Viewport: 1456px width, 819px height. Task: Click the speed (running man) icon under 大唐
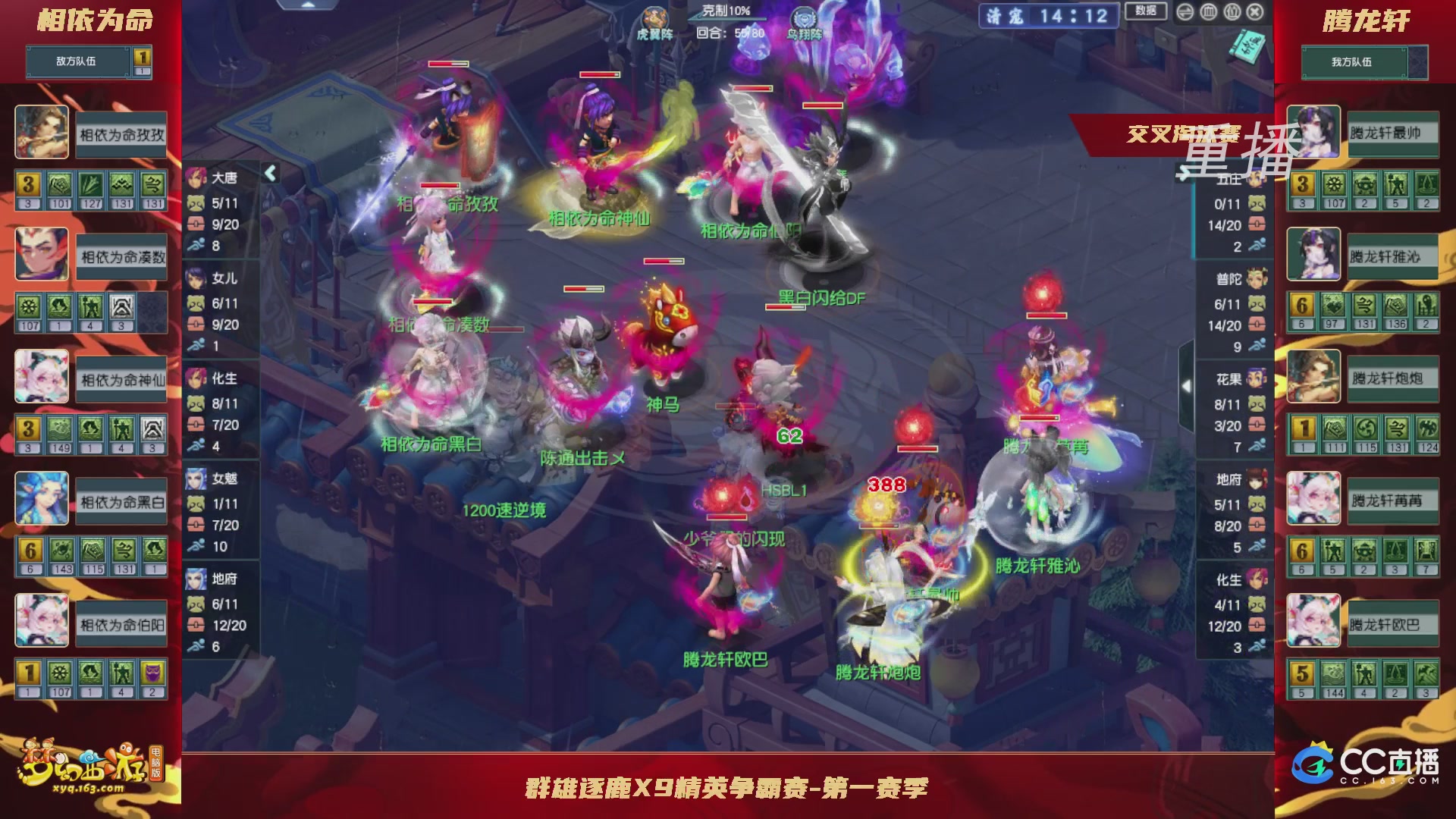click(196, 244)
